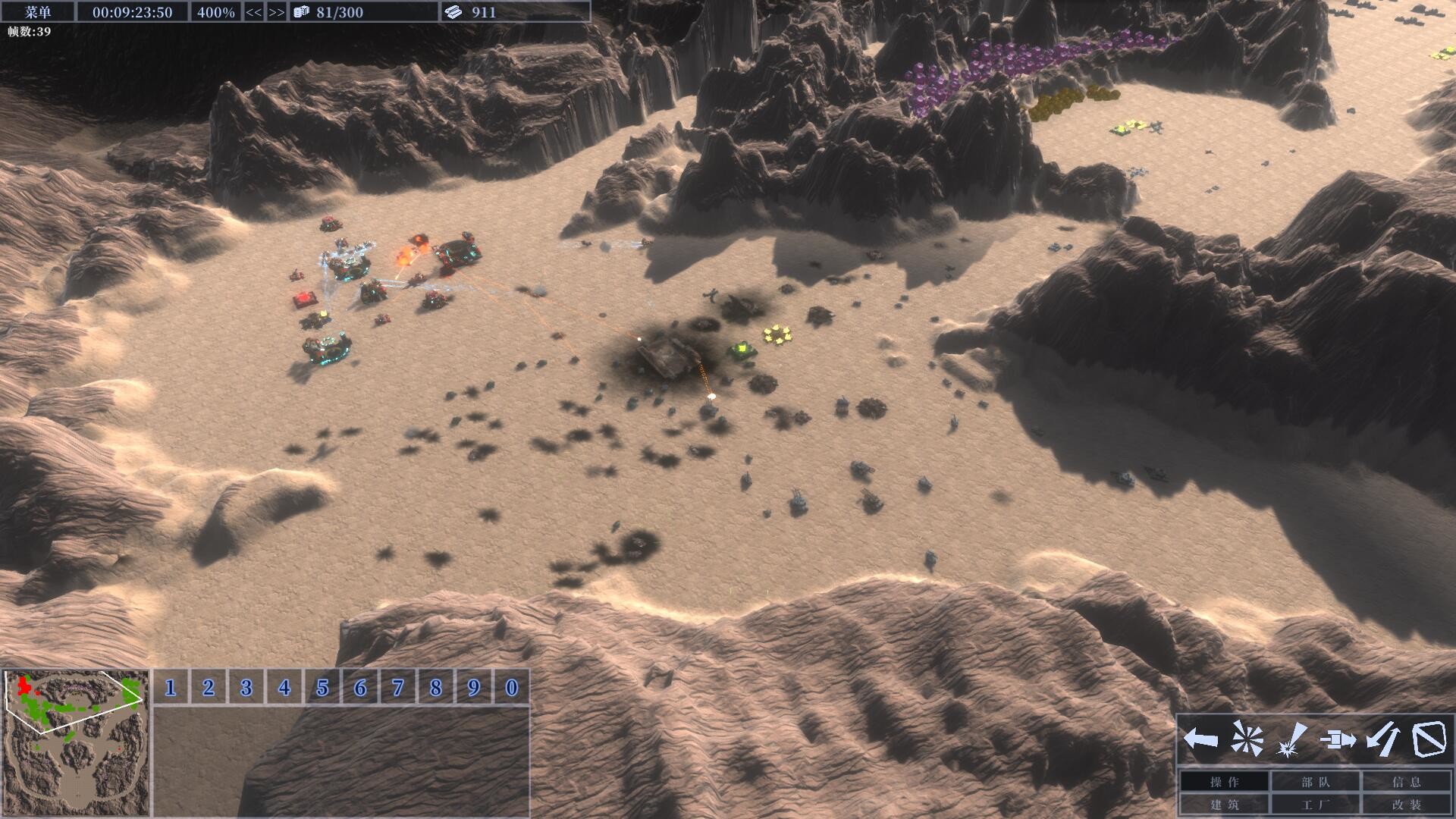The height and width of the screenshot is (819, 1456).
Task: Select control group 1
Action: 171,688
